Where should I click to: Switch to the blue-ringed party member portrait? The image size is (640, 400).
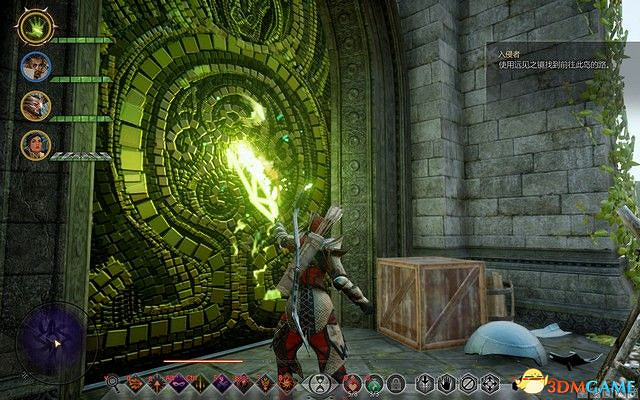[36, 67]
